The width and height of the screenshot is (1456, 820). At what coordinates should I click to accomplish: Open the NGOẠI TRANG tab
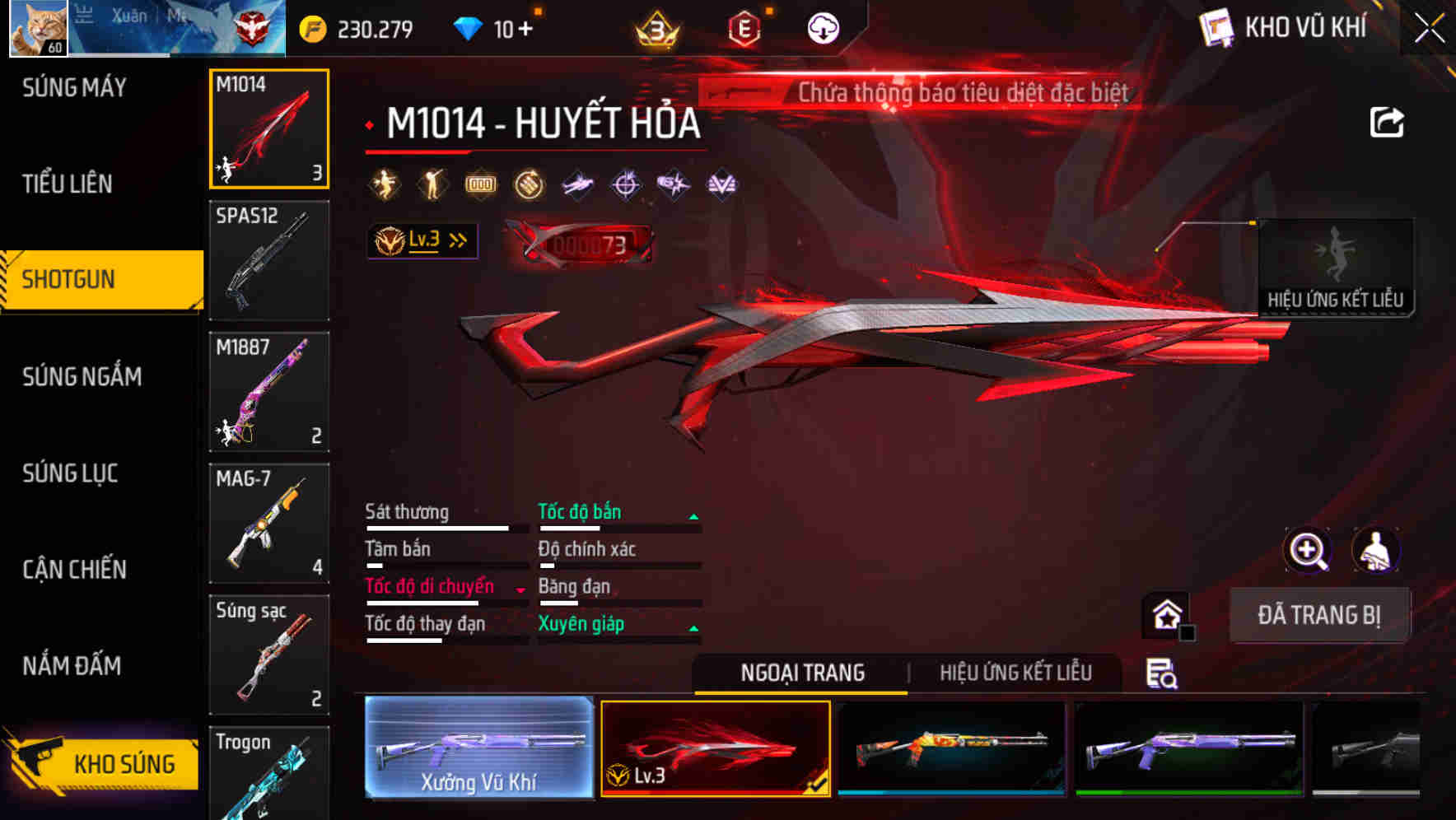pyautogui.click(x=801, y=673)
